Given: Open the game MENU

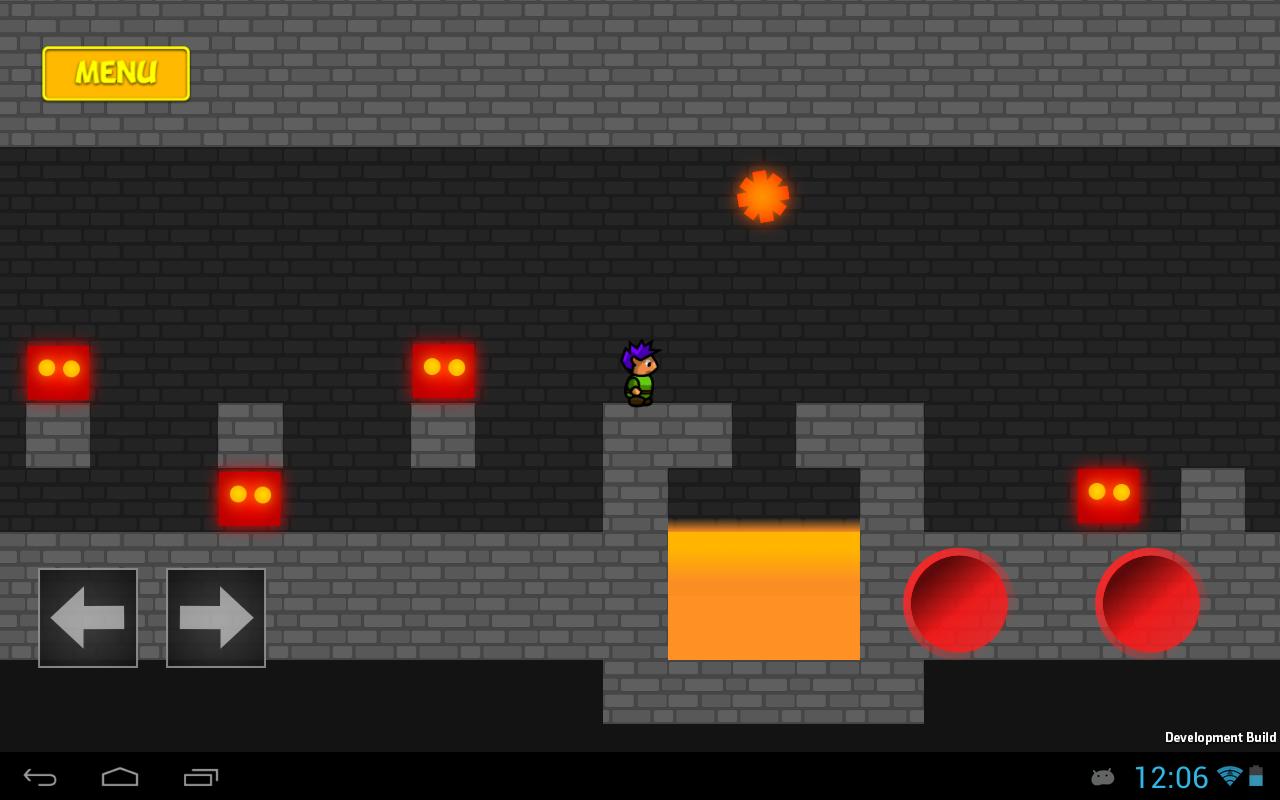Looking at the screenshot, I should [115, 73].
